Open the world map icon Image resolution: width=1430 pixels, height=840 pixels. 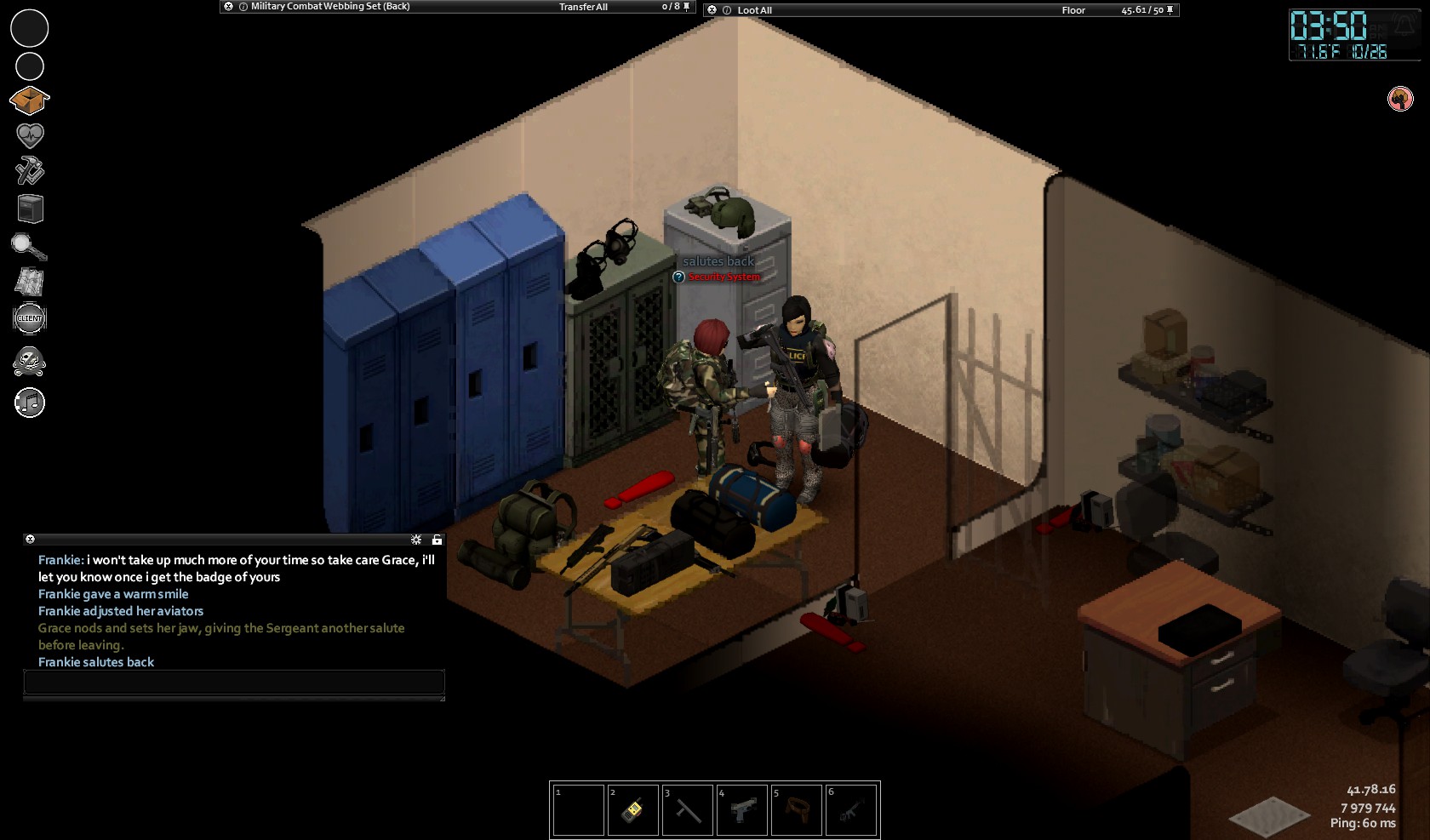point(30,282)
